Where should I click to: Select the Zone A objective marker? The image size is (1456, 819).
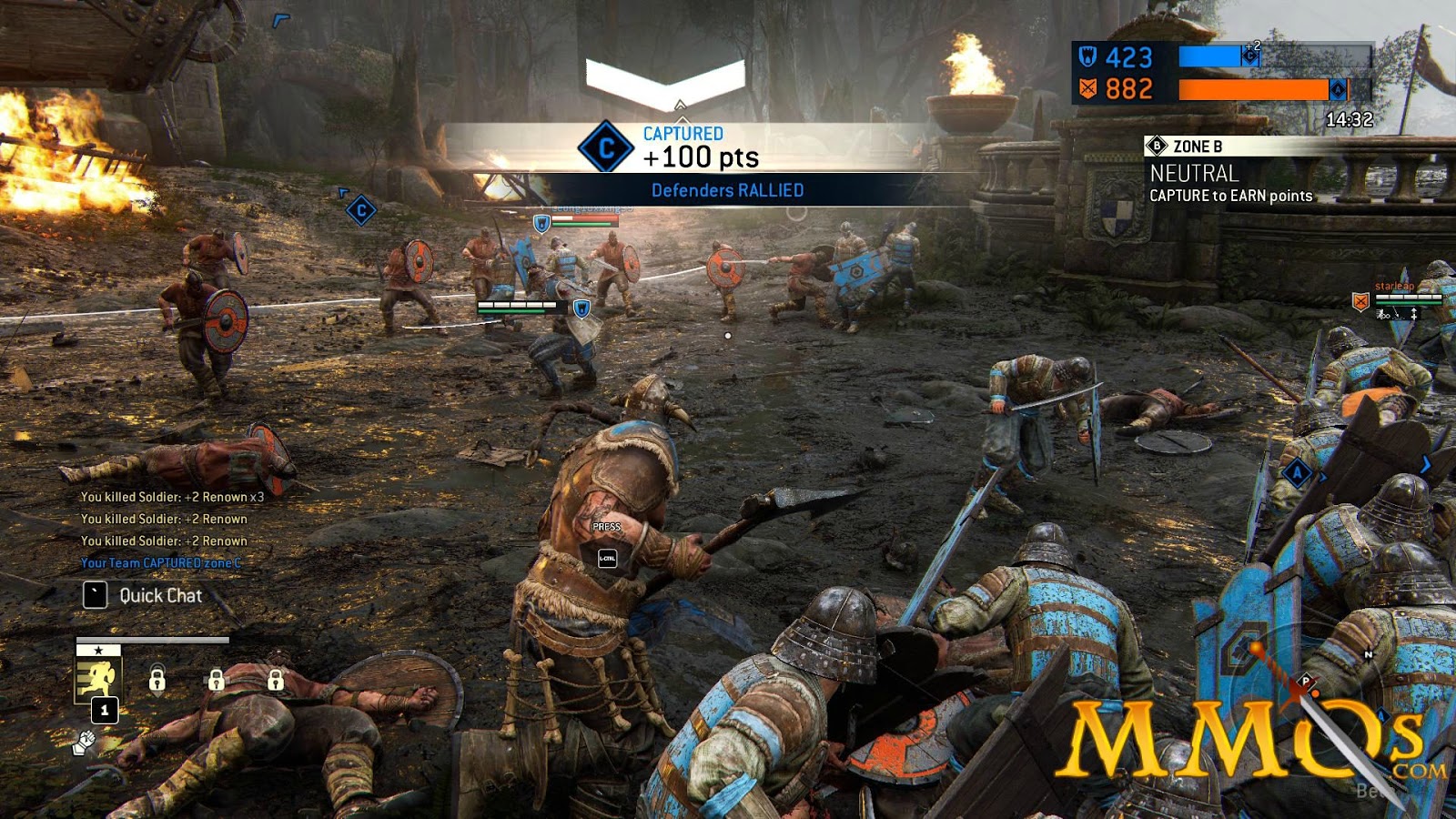coord(1297,473)
